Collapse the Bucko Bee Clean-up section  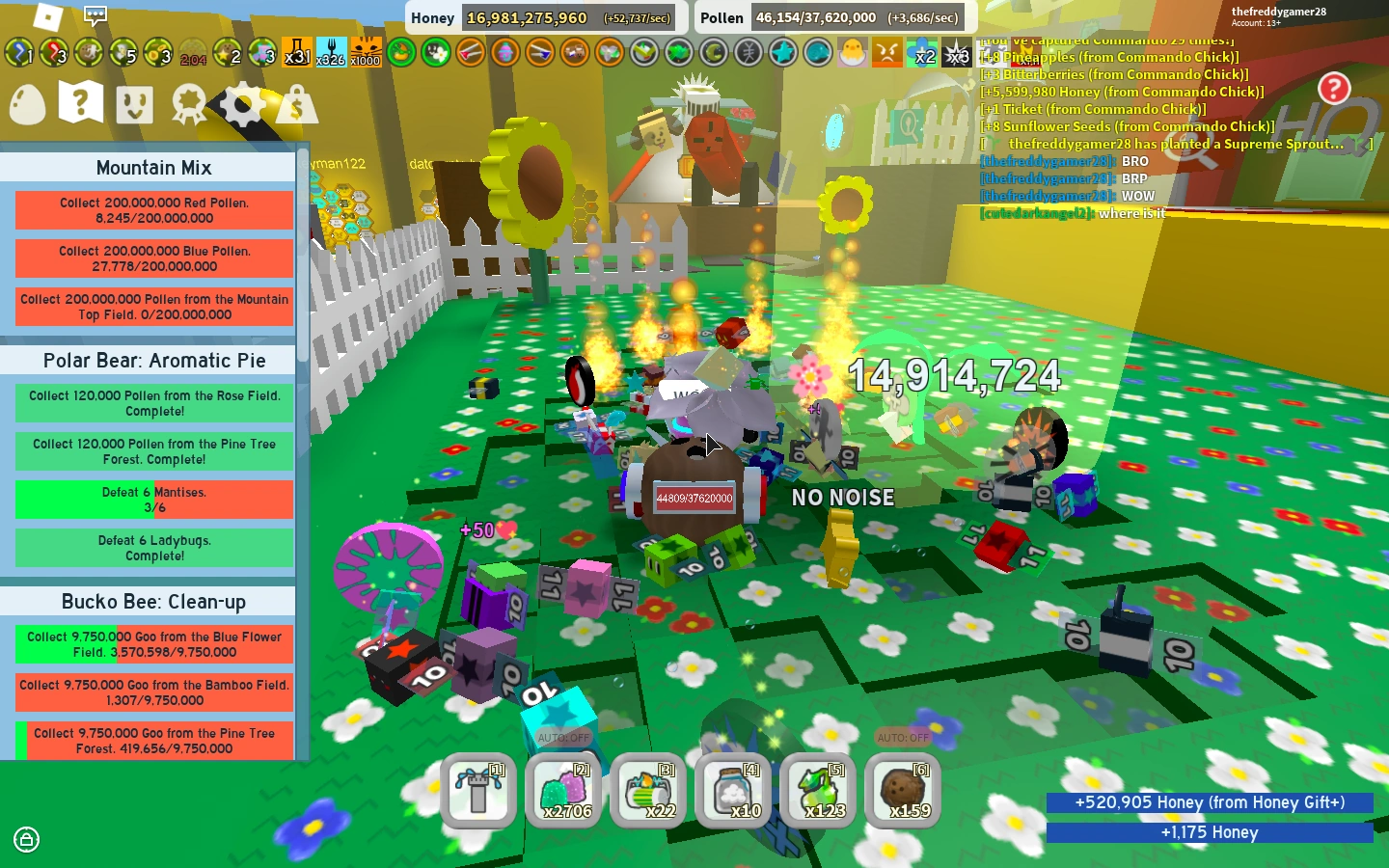click(152, 601)
